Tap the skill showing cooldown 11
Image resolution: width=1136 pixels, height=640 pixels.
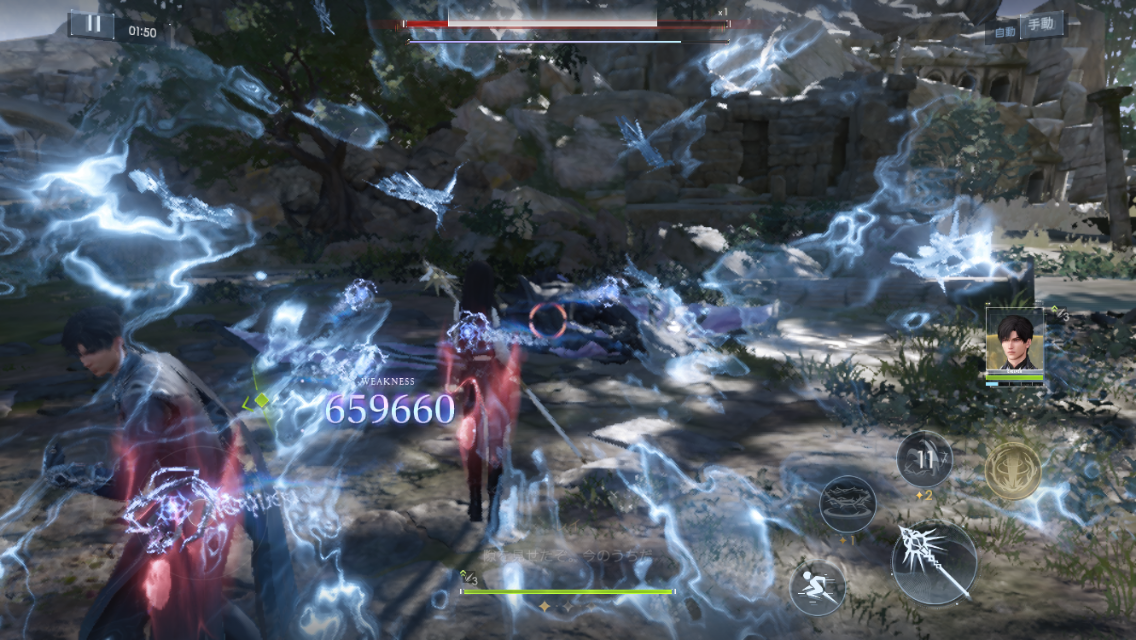click(925, 459)
